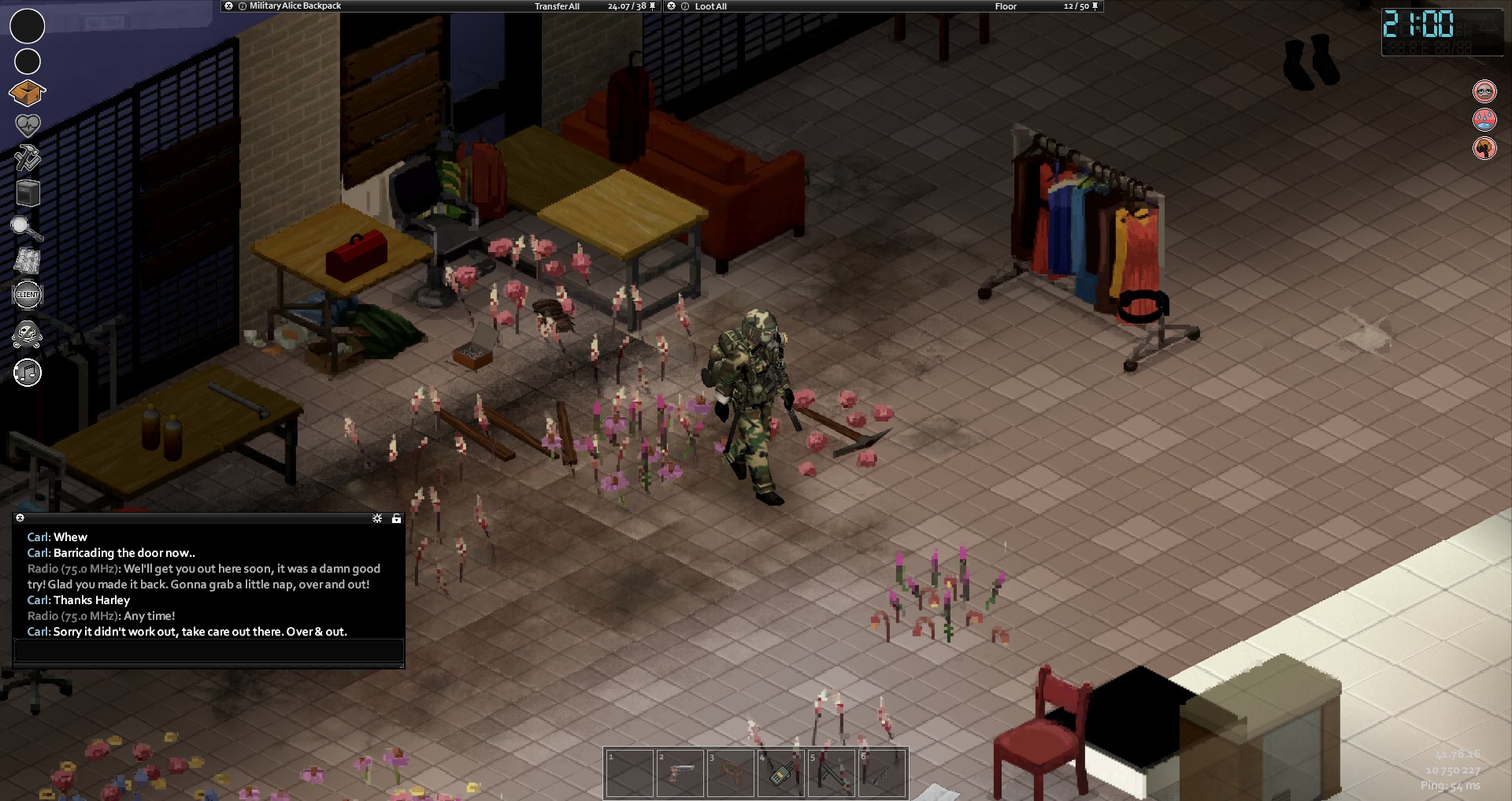
Task: Open the health heart panel
Action: (28, 124)
